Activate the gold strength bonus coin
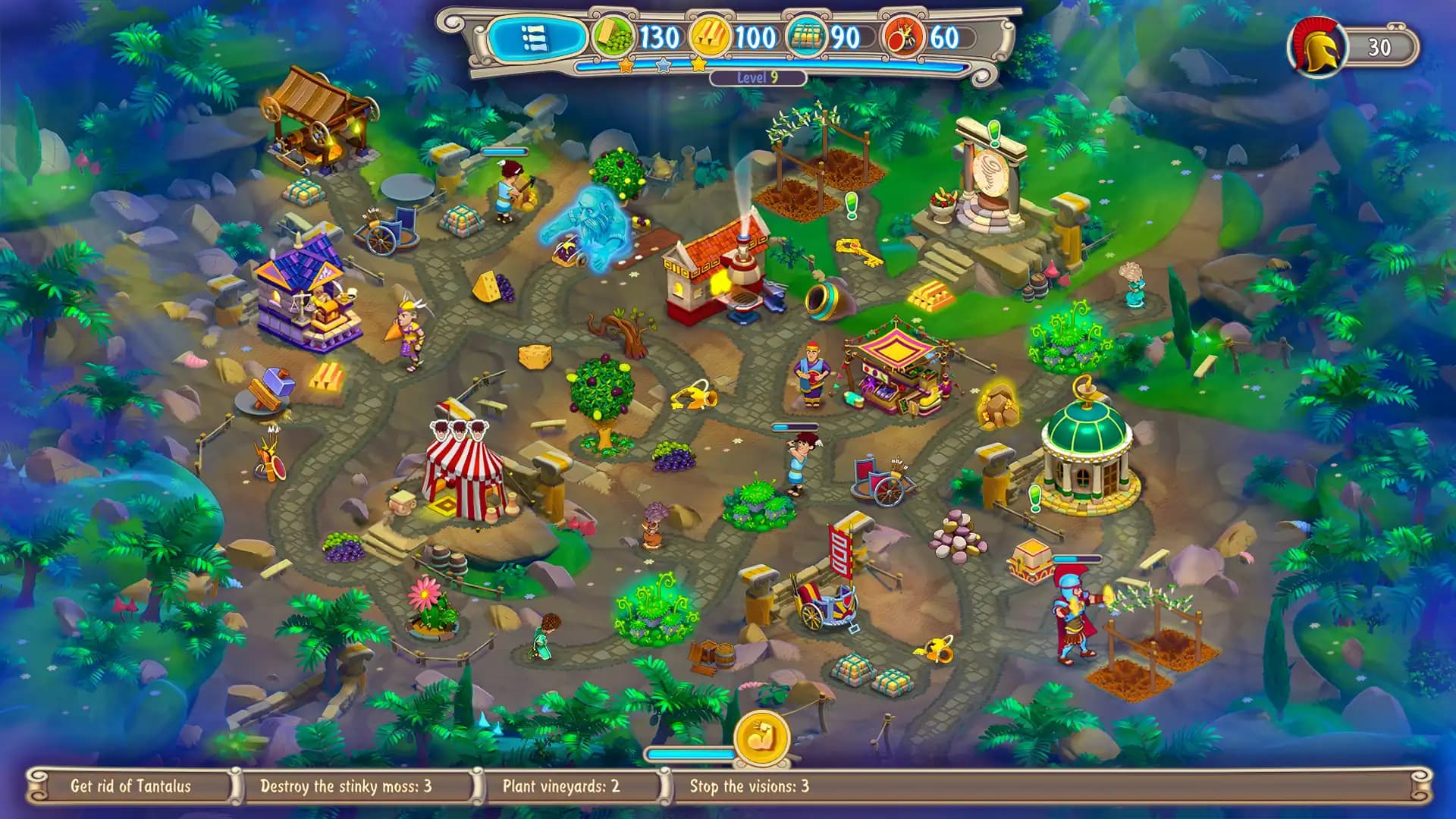1456x819 pixels. click(761, 737)
